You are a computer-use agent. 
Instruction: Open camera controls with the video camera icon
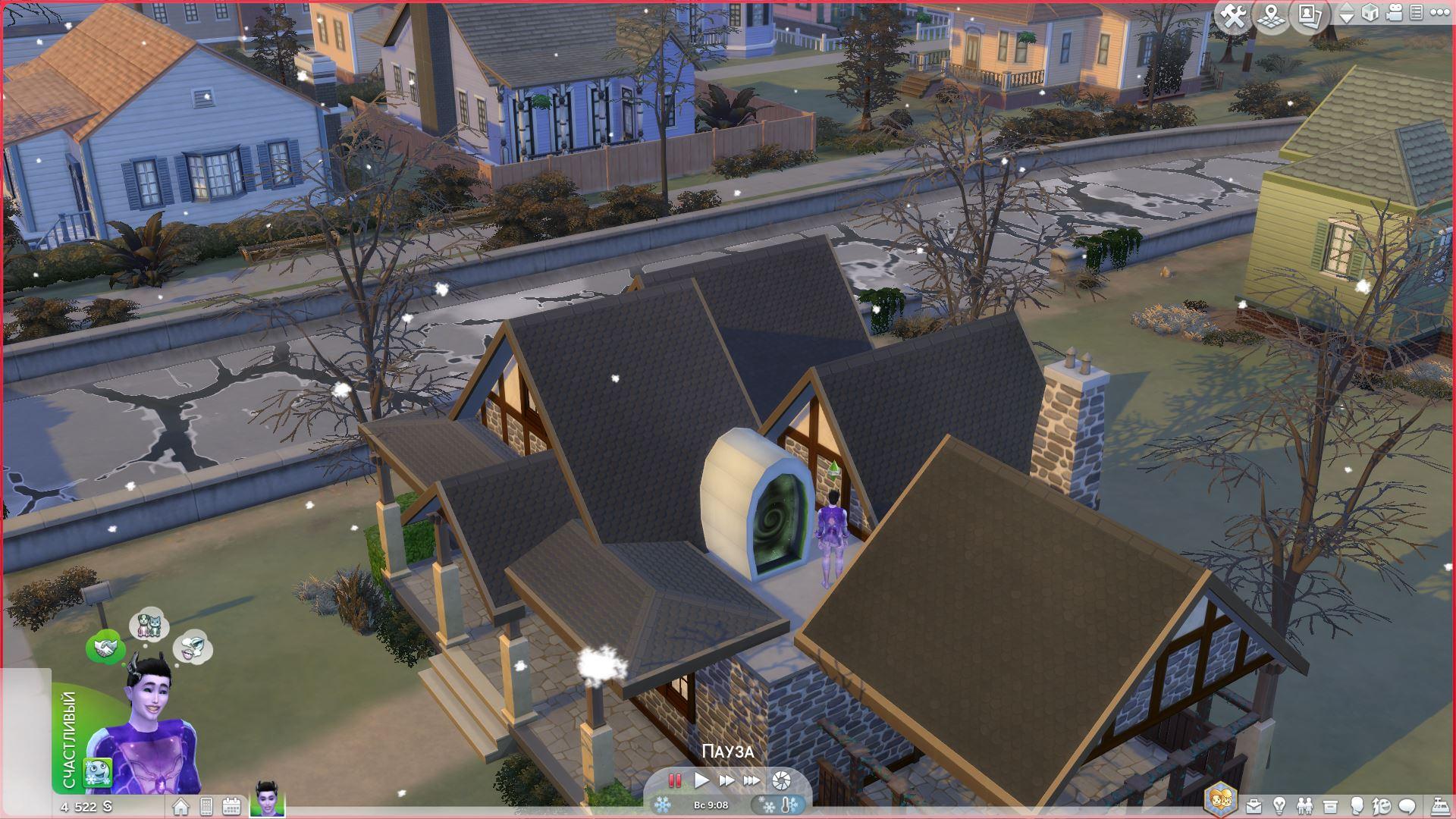[x=1395, y=14]
